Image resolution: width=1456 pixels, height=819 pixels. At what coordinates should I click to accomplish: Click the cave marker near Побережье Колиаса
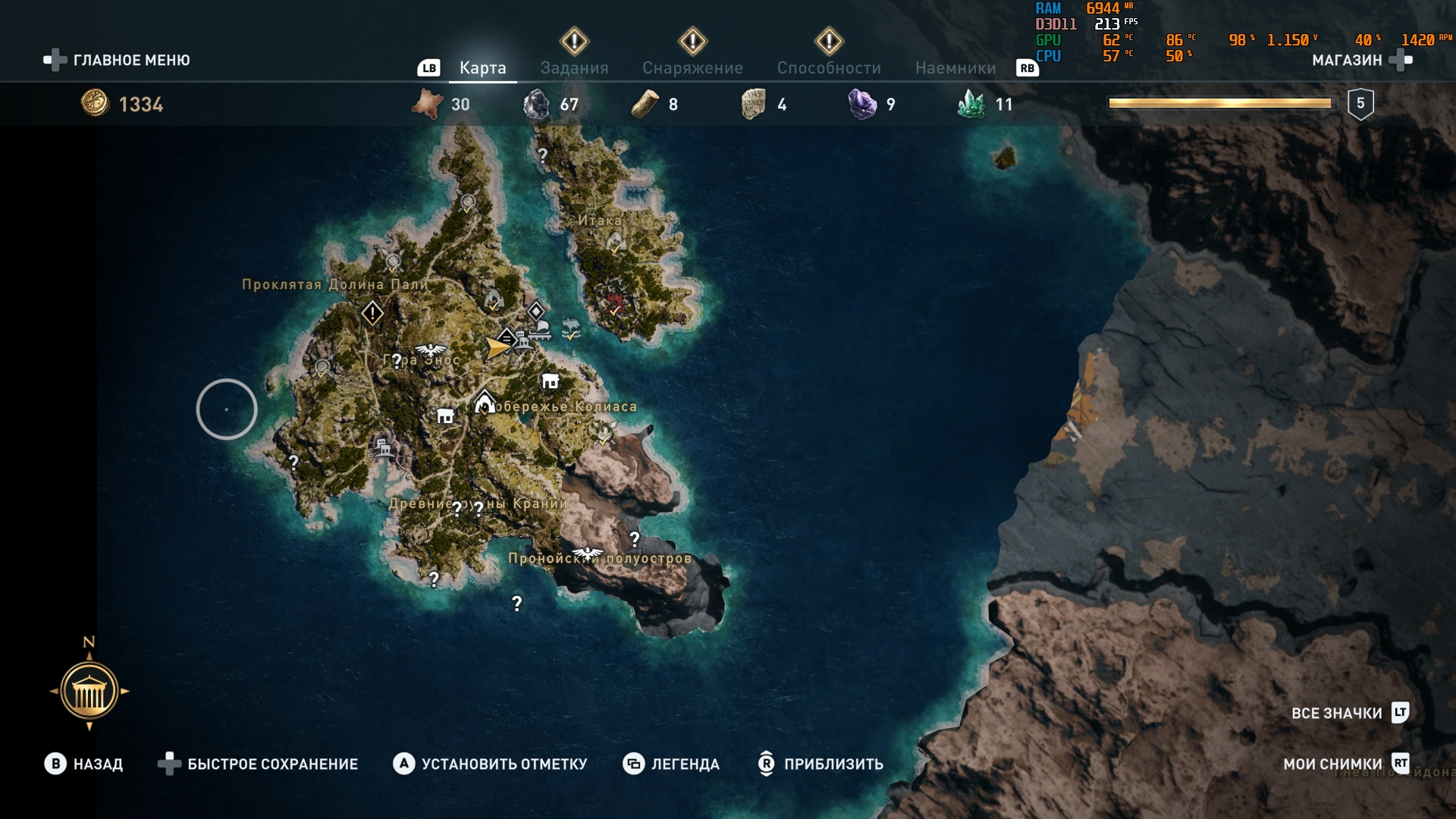click(485, 402)
